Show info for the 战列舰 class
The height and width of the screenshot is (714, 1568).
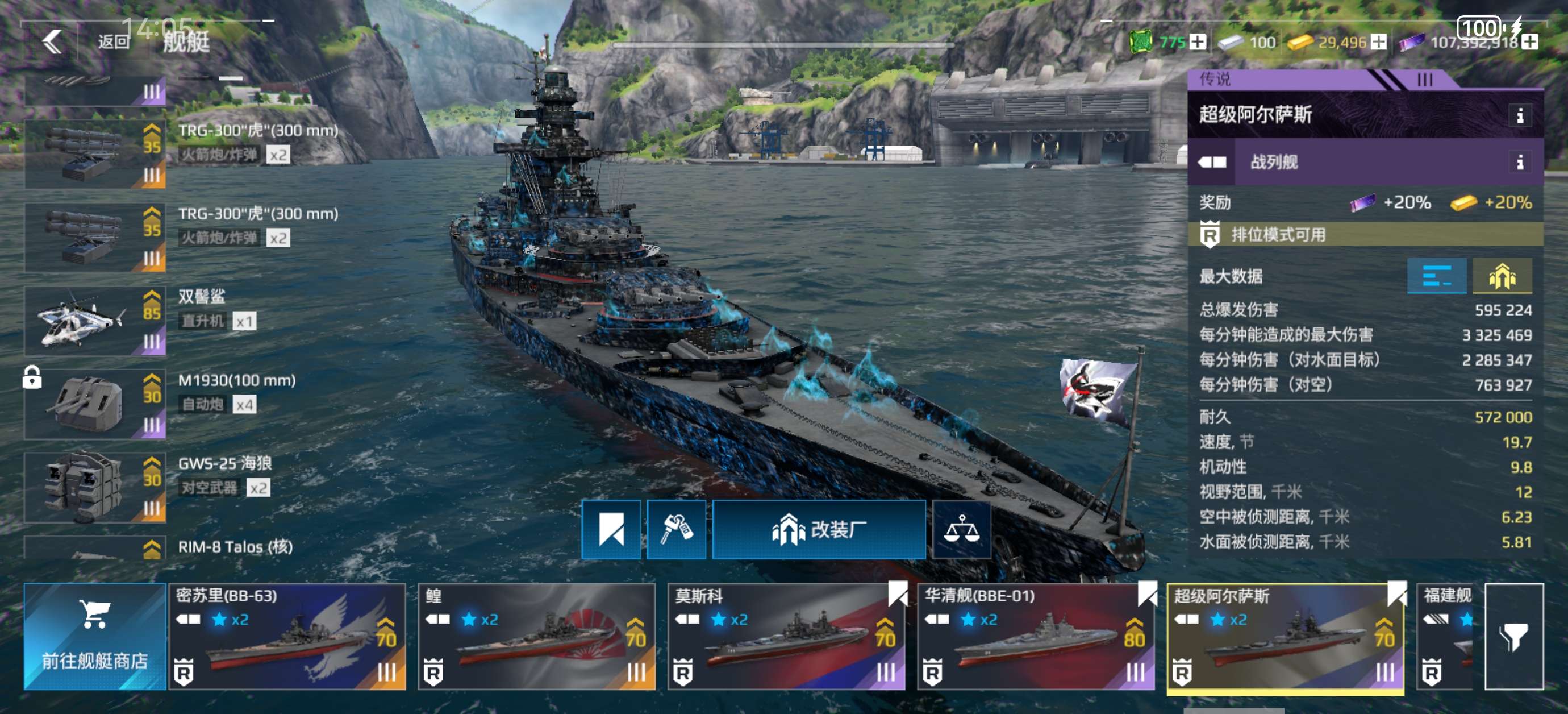click(x=1519, y=162)
